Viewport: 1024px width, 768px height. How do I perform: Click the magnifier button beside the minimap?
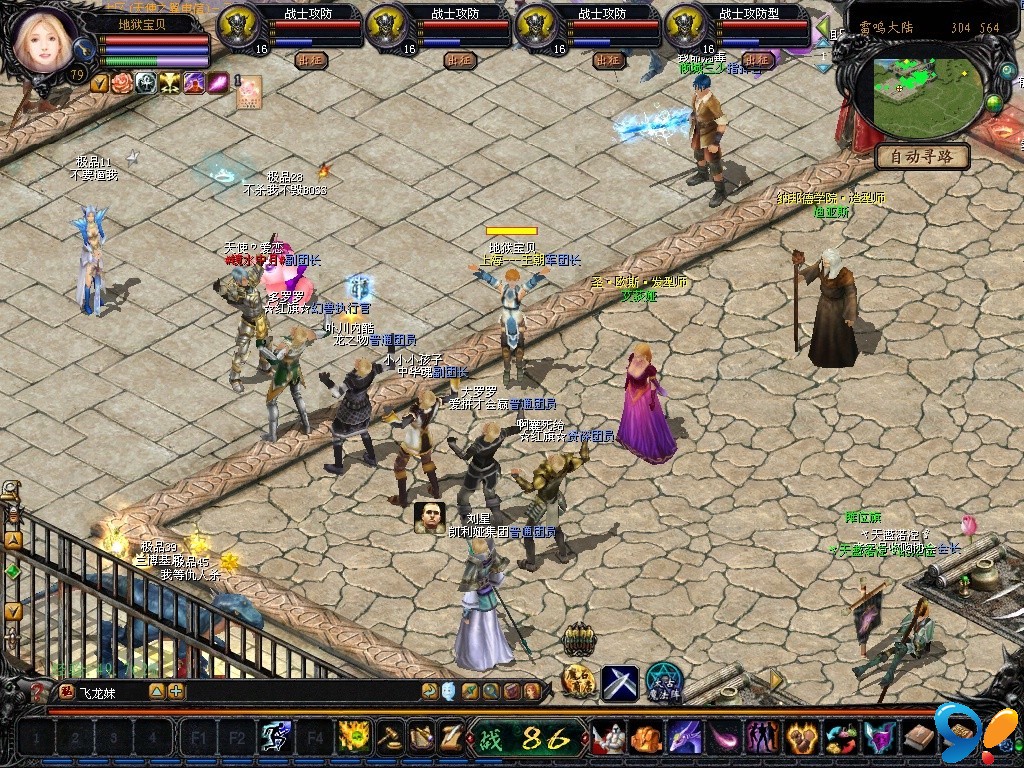[1007, 71]
